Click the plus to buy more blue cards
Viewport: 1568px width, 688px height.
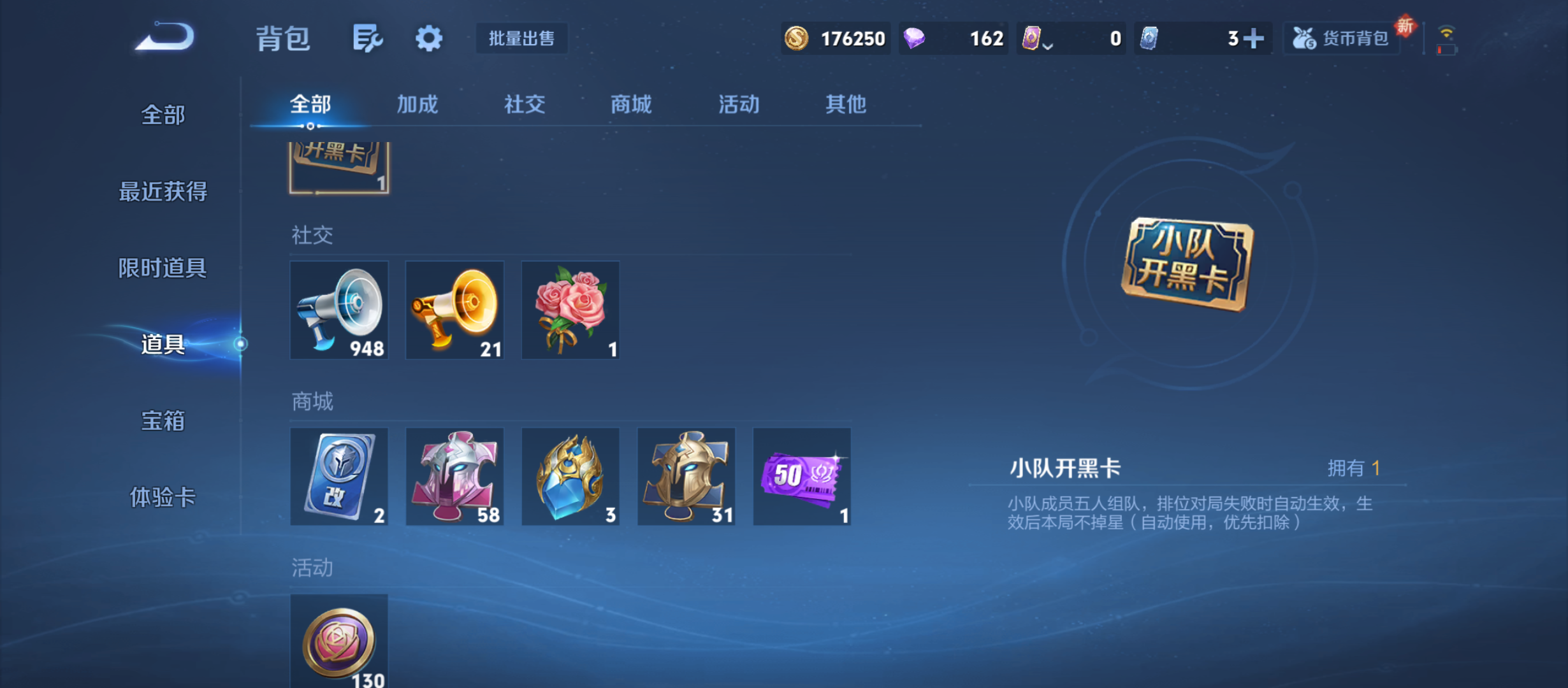coord(1253,38)
